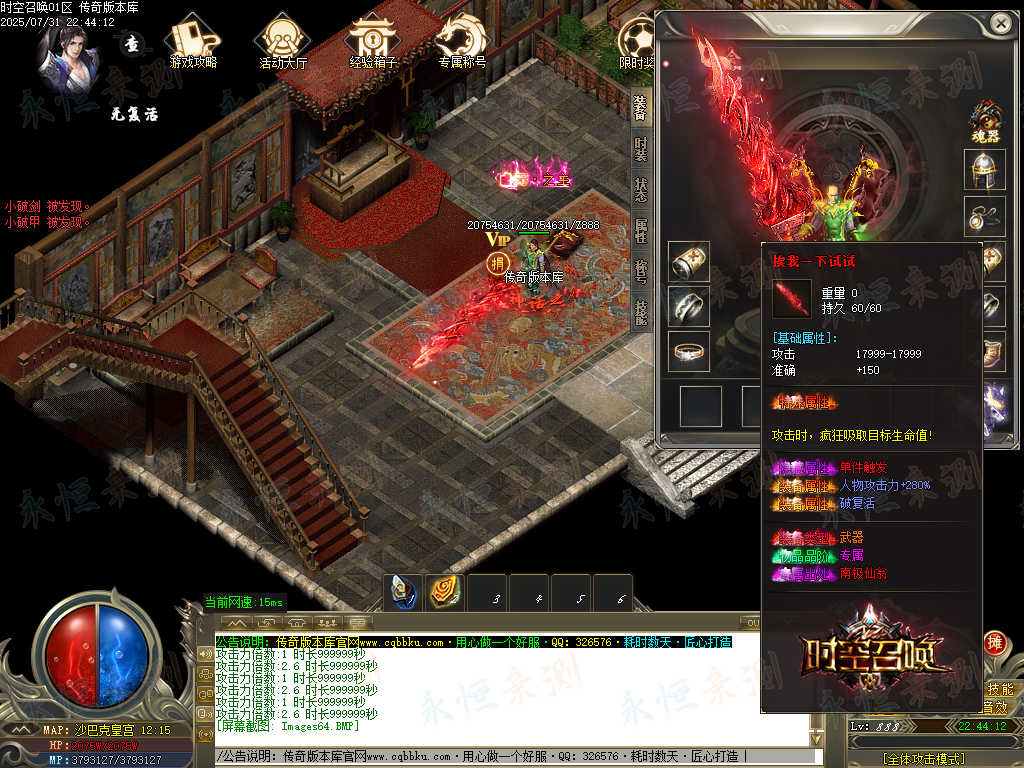The image size is (1024, 768).
Task: Select the diamond ring equipment slot
Action: coord(689,352)
